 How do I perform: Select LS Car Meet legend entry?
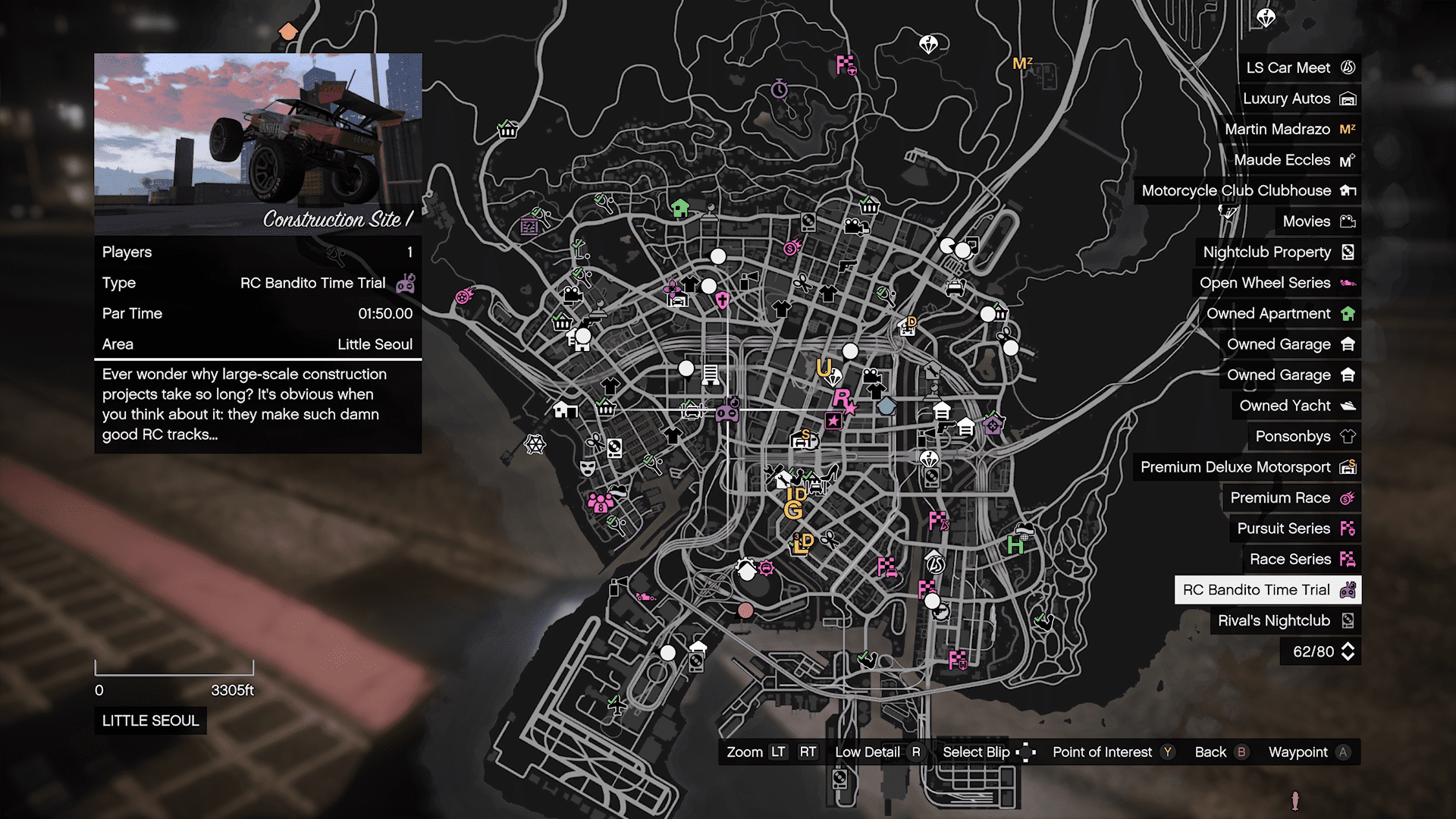coord(1300,68)
